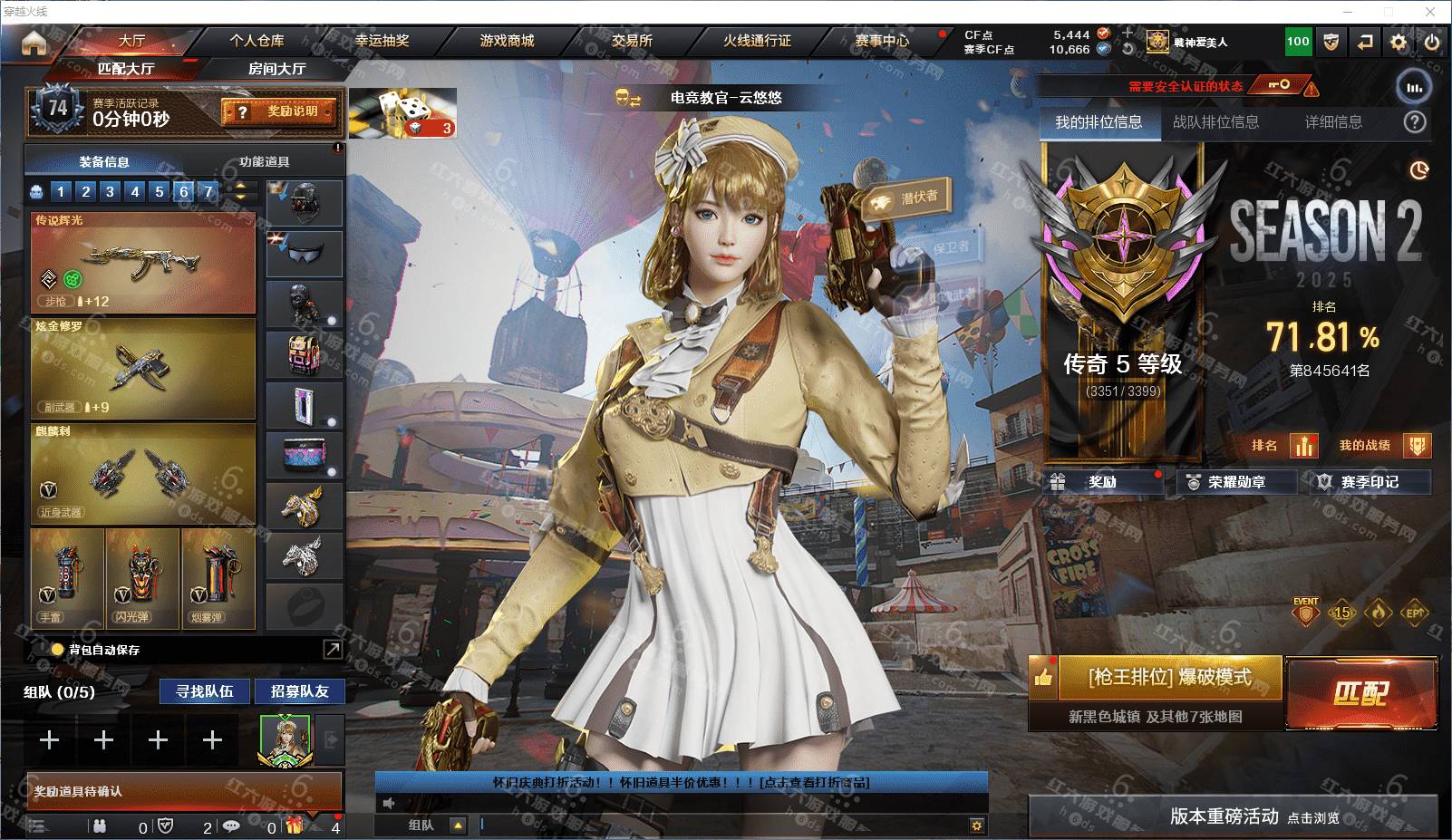
Task: Click the 寻找队伍 button
Action: 205,691
